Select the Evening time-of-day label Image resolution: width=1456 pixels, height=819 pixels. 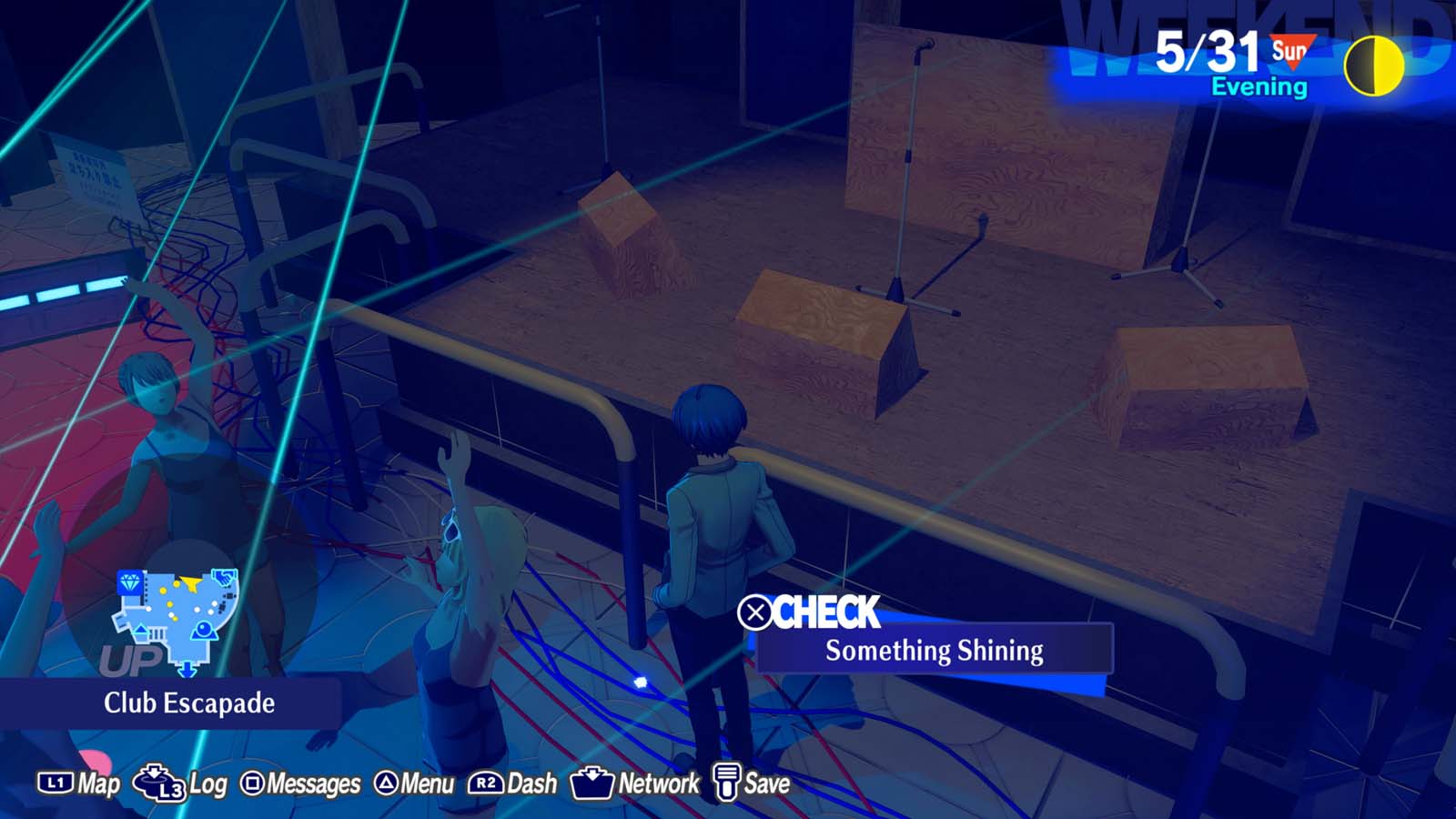1259,87
